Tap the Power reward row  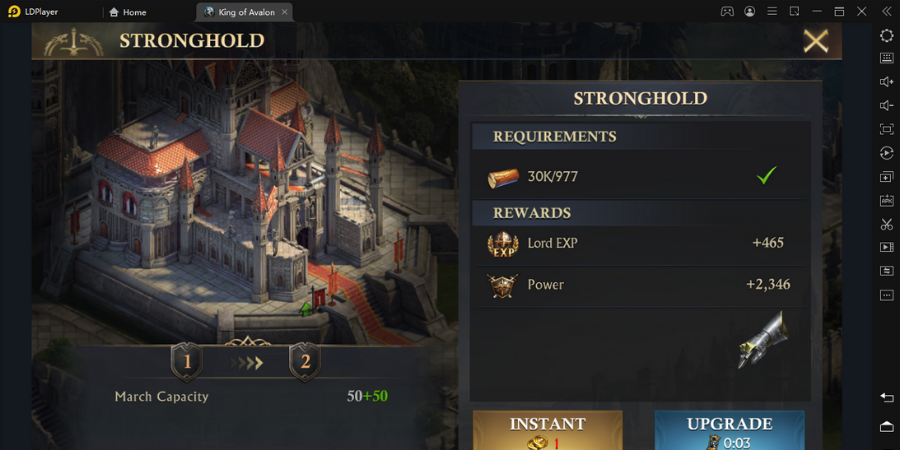coord(639,285)
